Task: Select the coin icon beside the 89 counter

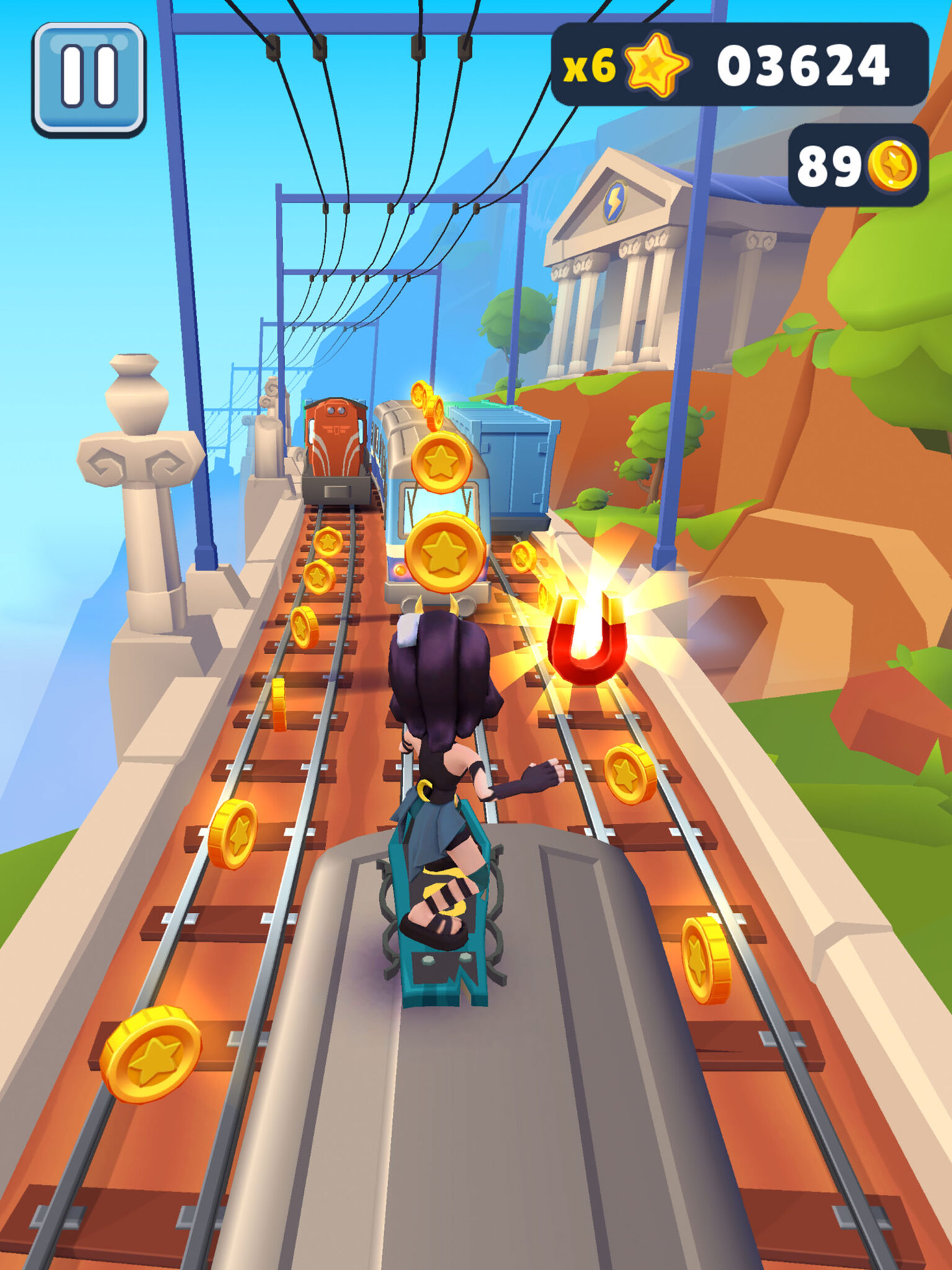Action: pyautogui.click(x=894, y=164)
